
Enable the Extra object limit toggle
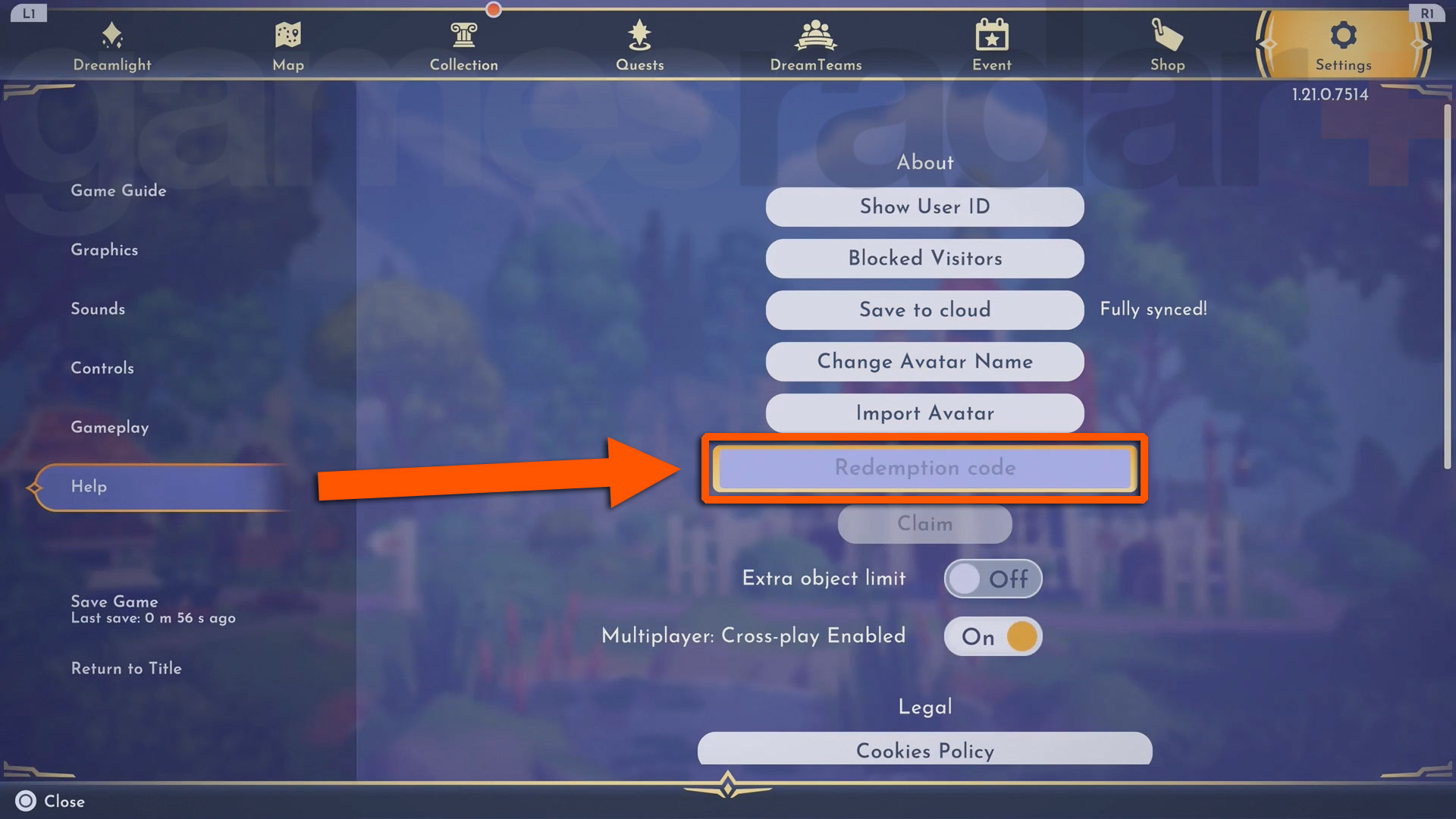(x=993, y=578)
